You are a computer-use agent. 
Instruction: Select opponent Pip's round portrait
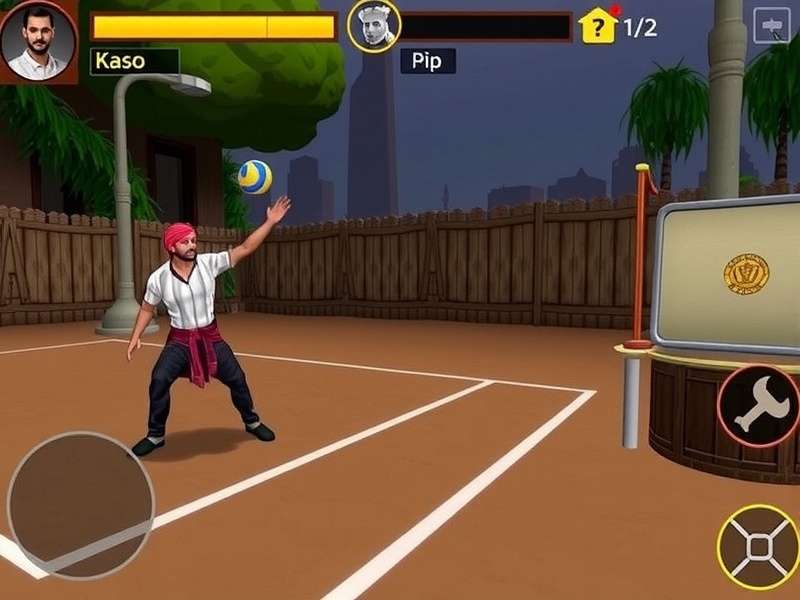[374, 27]
